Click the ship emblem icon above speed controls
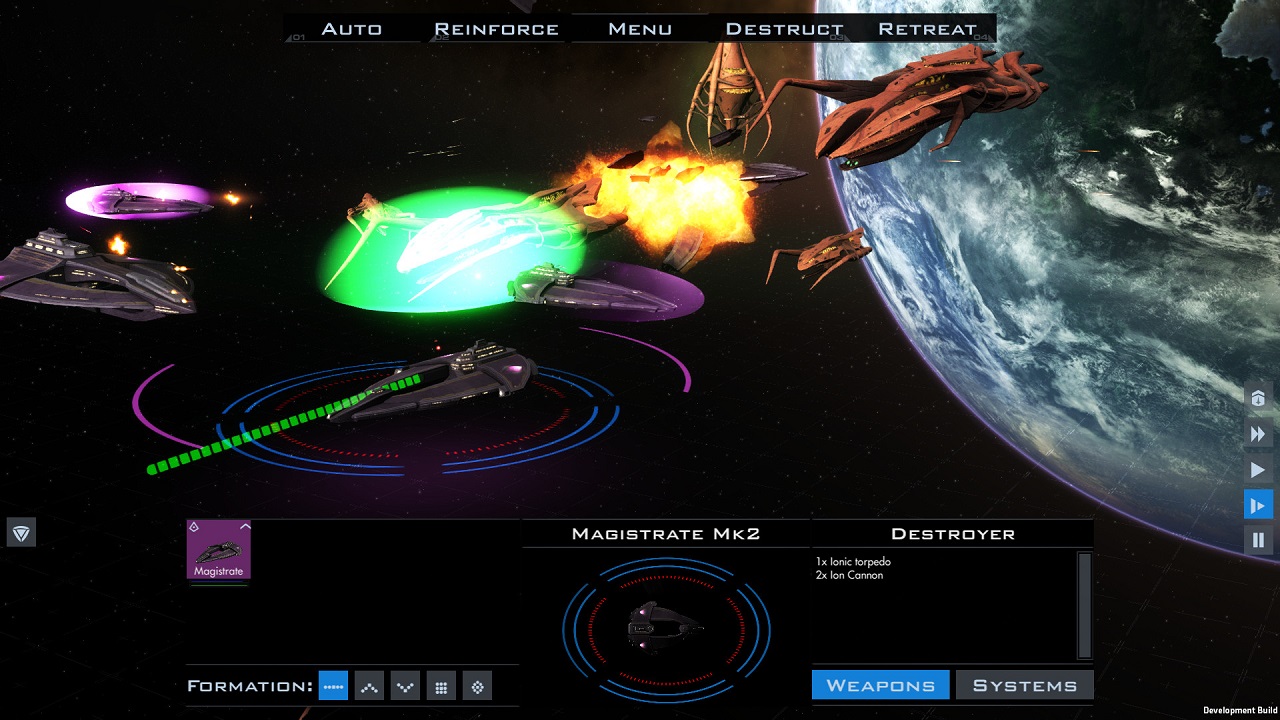The image size is (1280, 720). click(1258, 398)
